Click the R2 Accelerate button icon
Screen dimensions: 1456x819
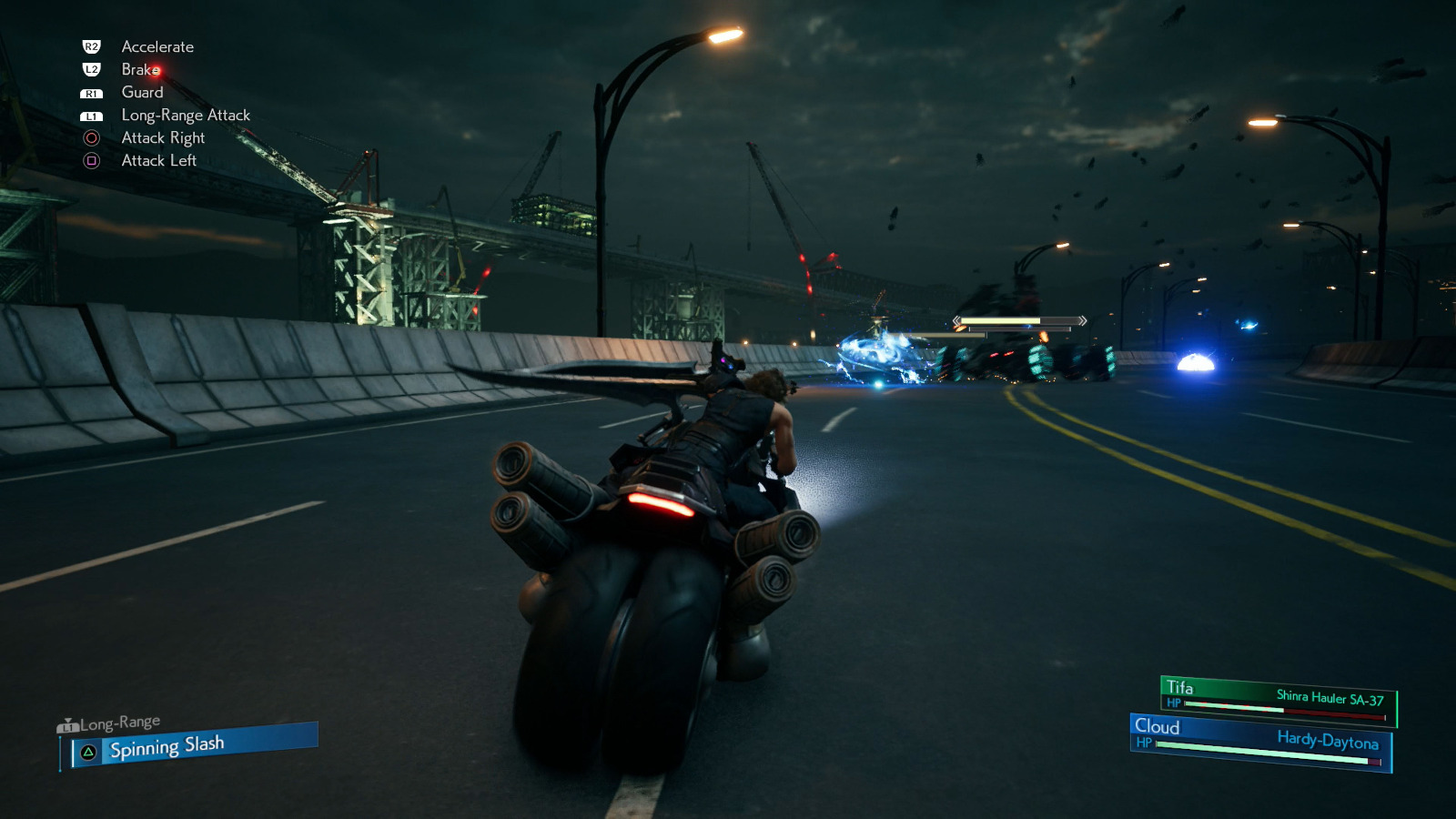pos(91,46)
